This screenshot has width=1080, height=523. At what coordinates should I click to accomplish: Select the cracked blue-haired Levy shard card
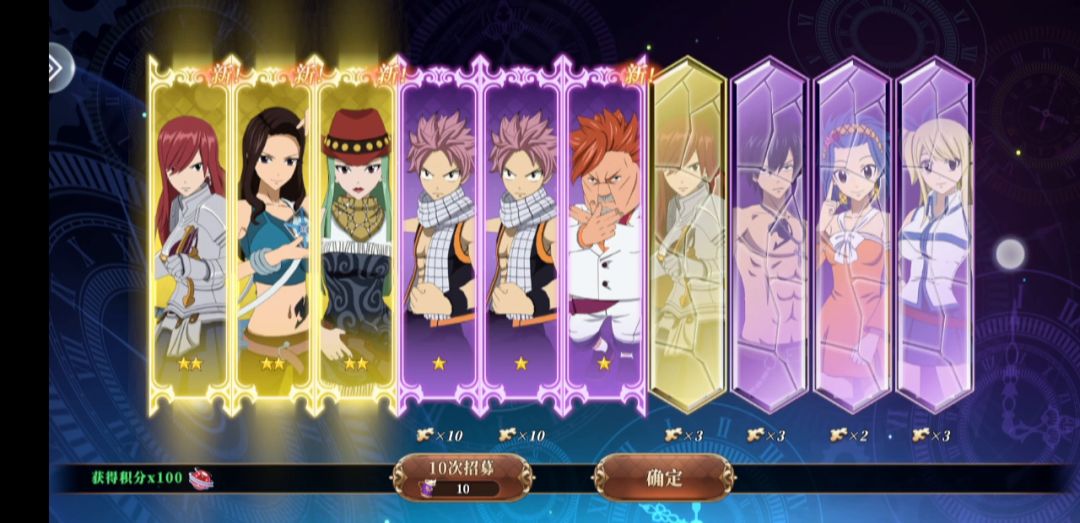(x=852, y=235)
